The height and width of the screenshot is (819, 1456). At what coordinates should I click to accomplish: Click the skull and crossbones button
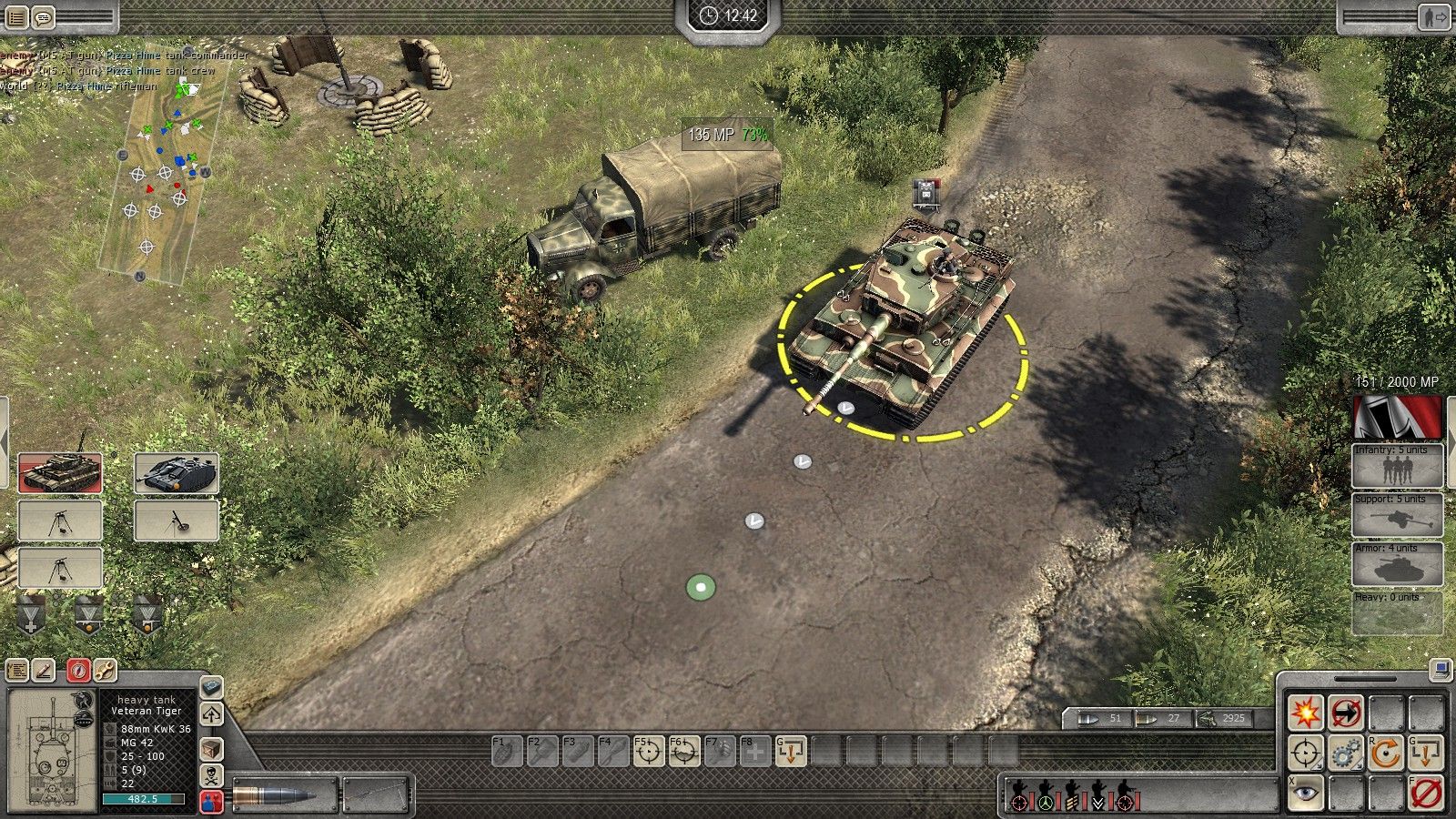click(212, 776)
